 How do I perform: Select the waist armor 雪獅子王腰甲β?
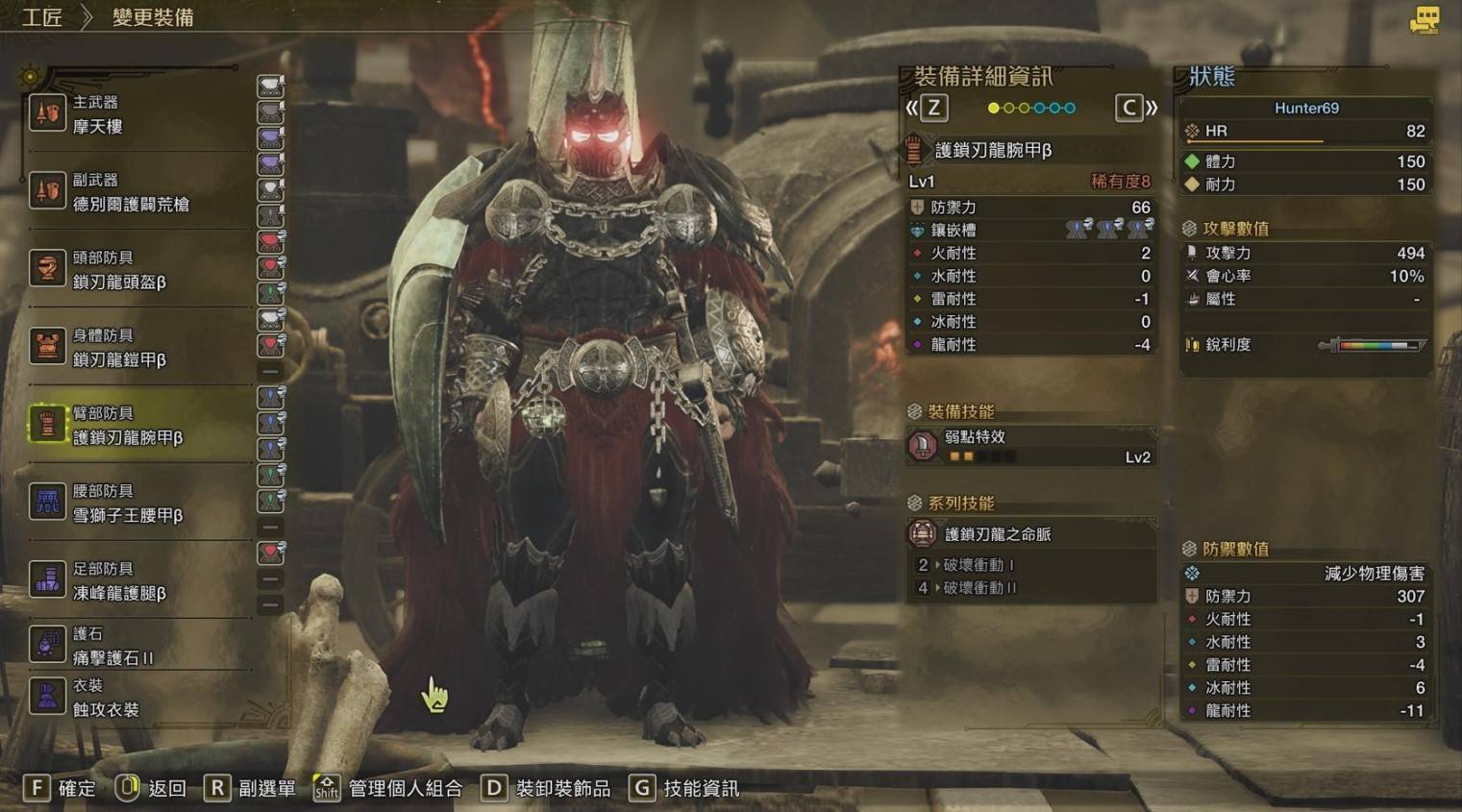[135, 504]
